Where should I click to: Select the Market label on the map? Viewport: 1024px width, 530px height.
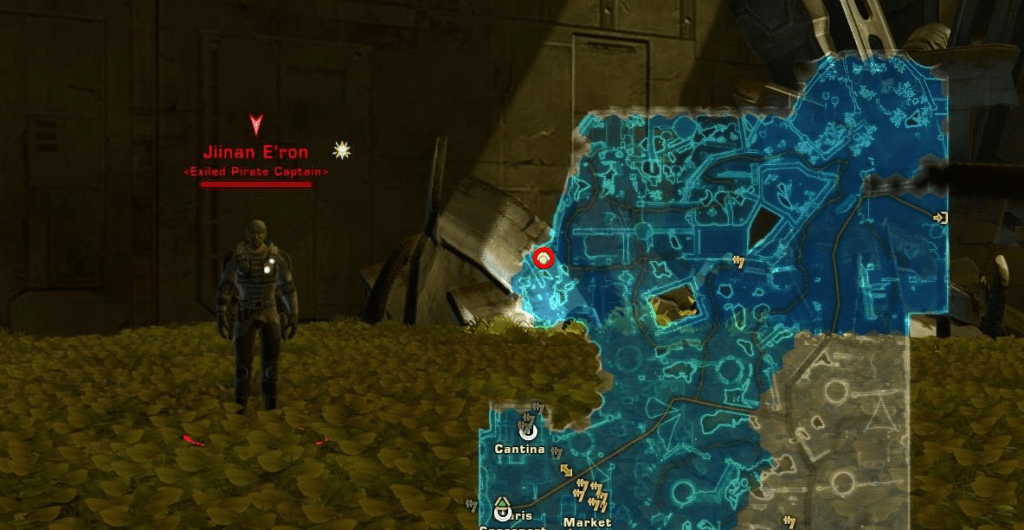click(587, 522)
